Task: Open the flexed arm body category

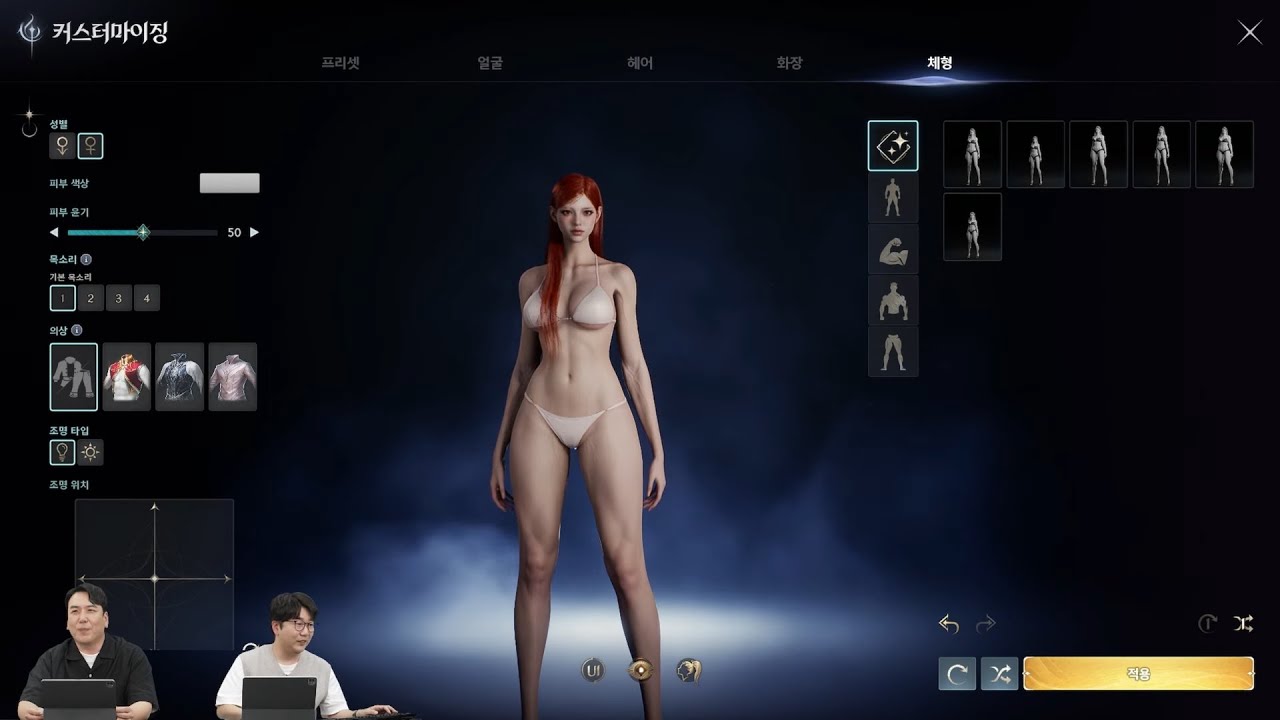Action: click(893, 250)
